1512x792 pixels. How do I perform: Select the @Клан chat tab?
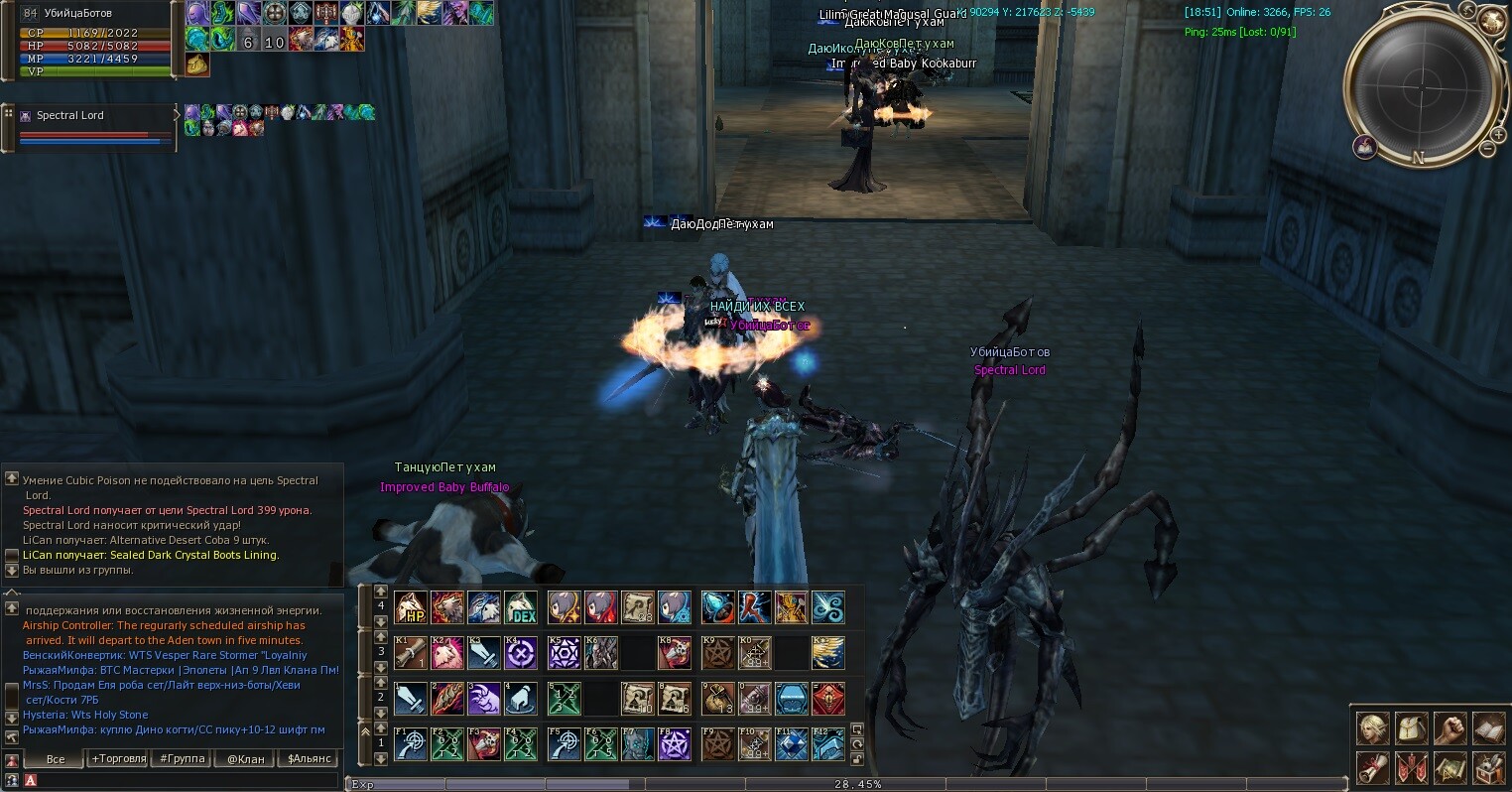pyautogui.click(x=245, y=759)
